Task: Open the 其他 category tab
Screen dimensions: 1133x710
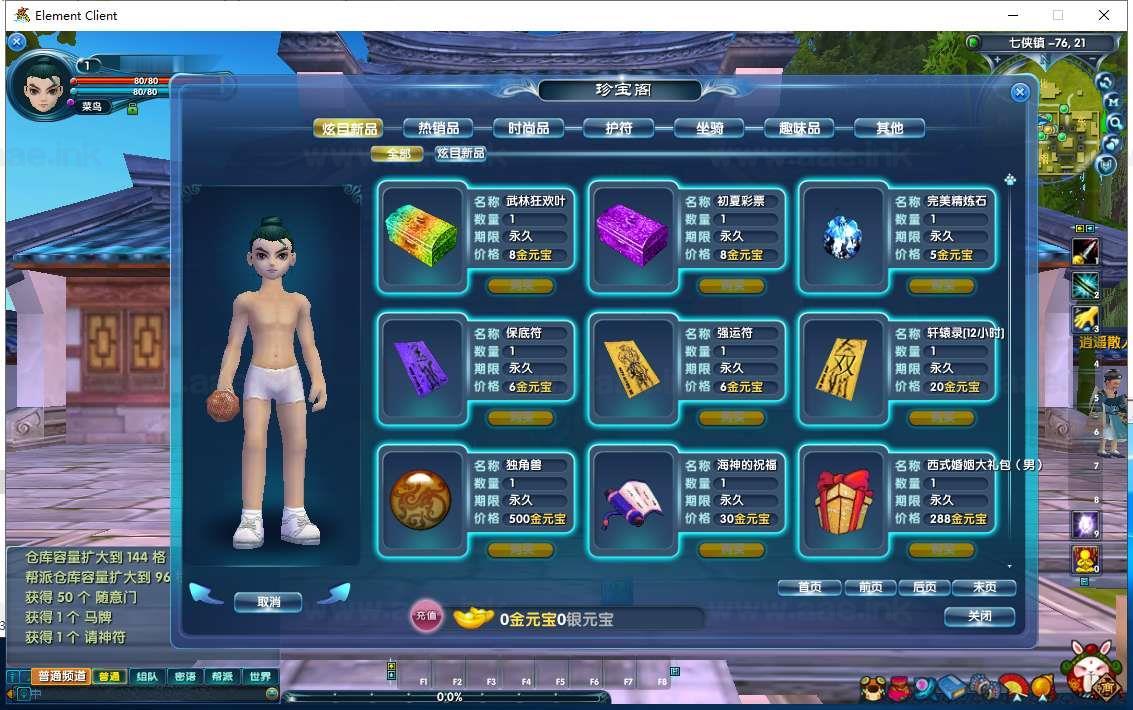Action: point(888,128)
